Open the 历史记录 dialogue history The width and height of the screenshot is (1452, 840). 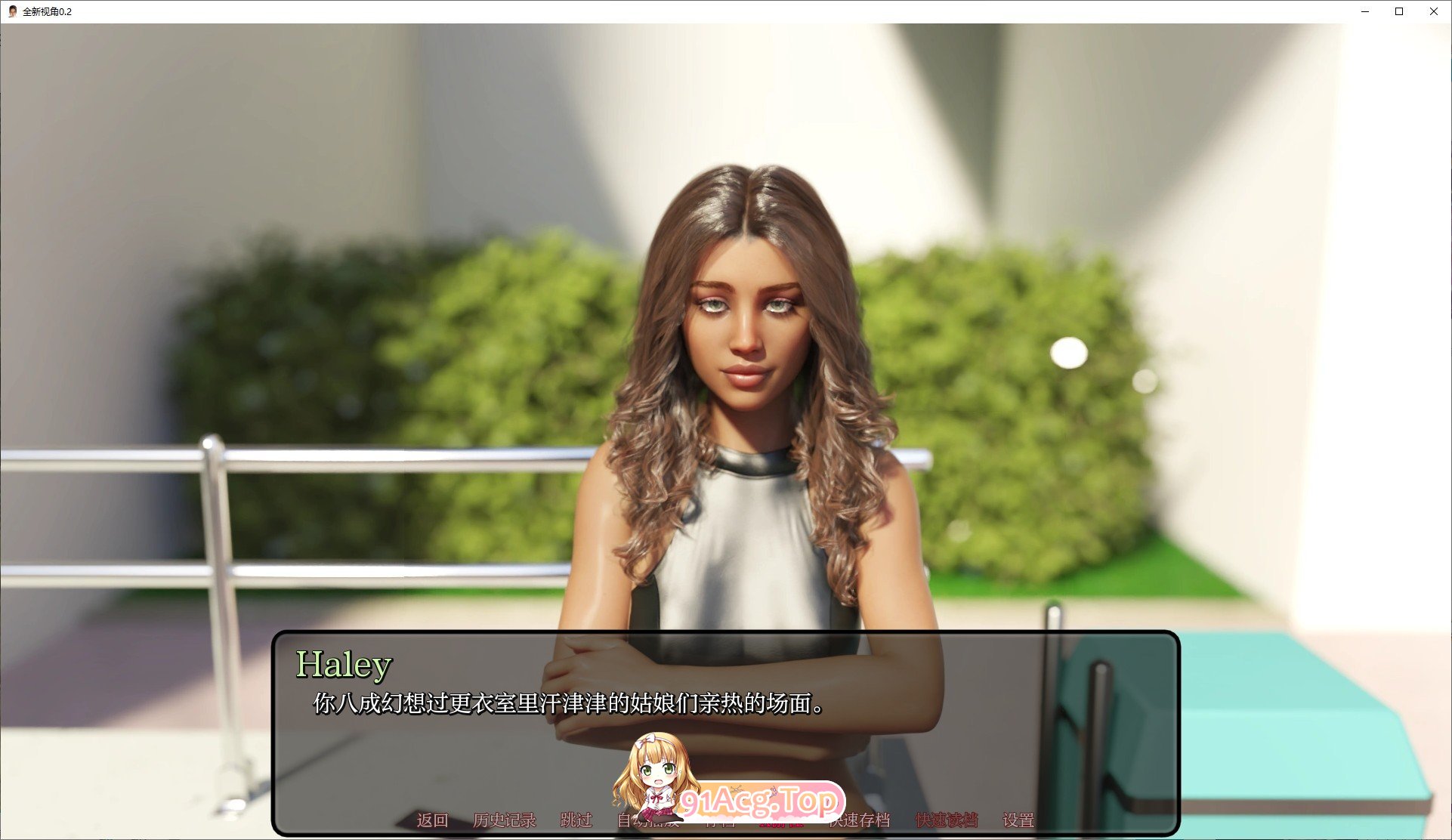(506, 820)
